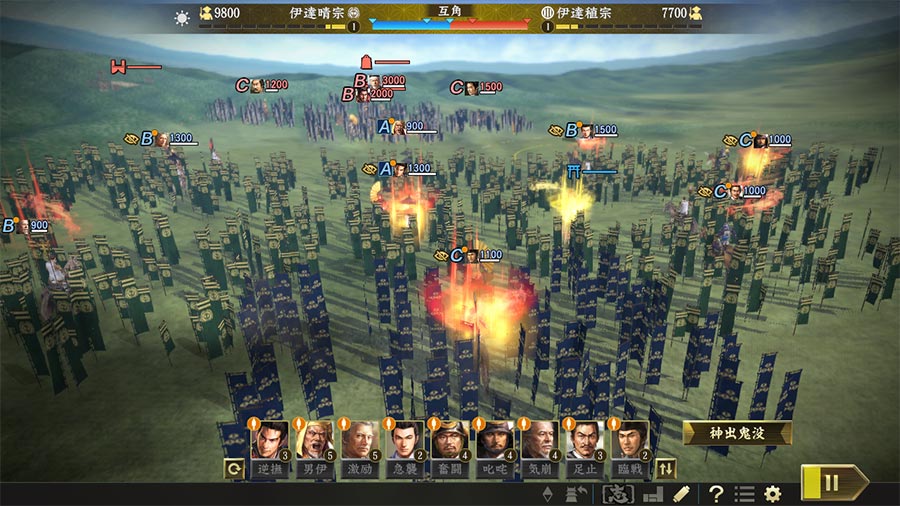Show the list menu icon
The height and width of the screenshot is (506, 900).
click(744, 493)
